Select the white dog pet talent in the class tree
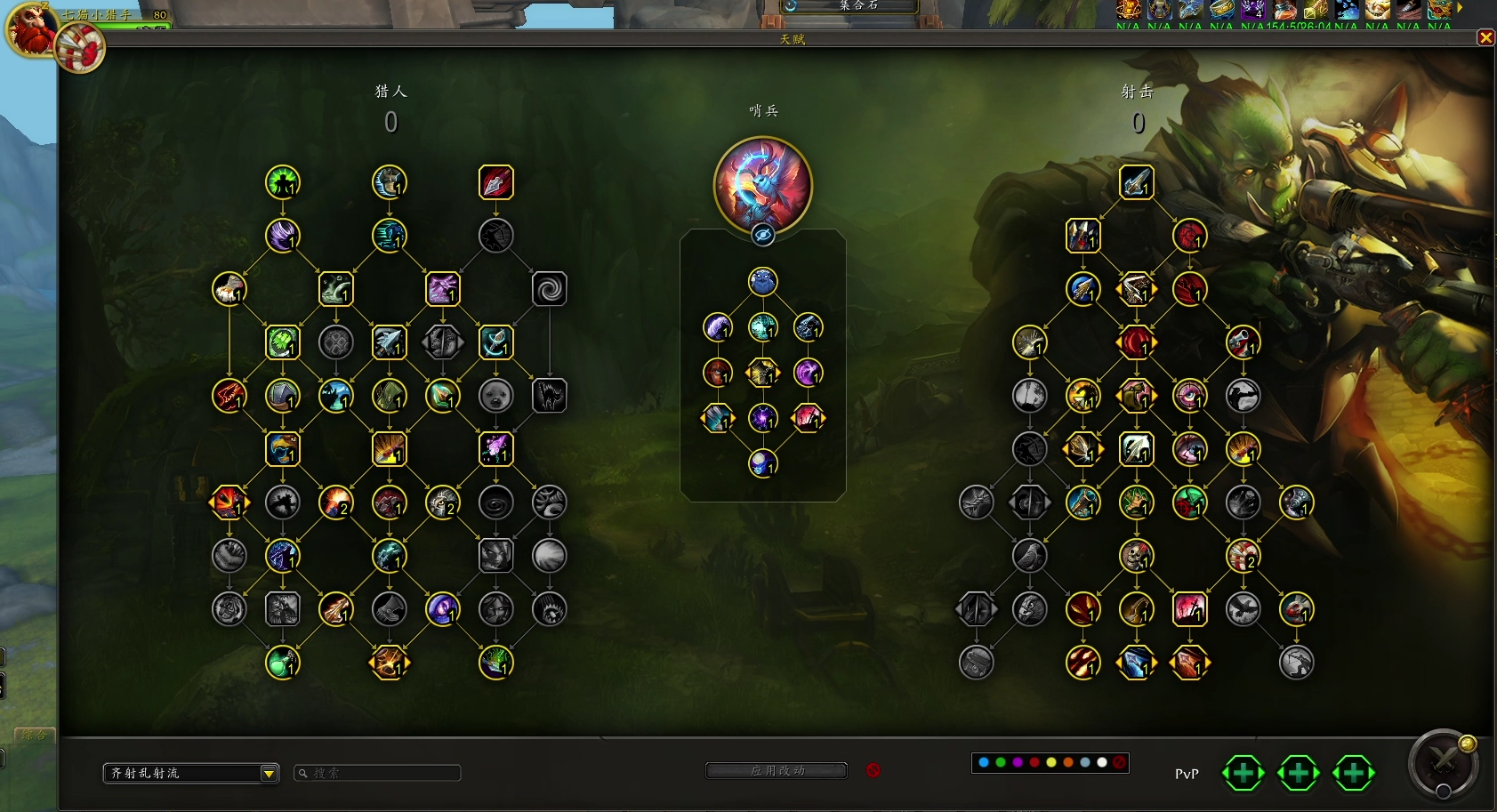Image resolution: width=1497 pixels, height=812 pixels. coord(495,396)
